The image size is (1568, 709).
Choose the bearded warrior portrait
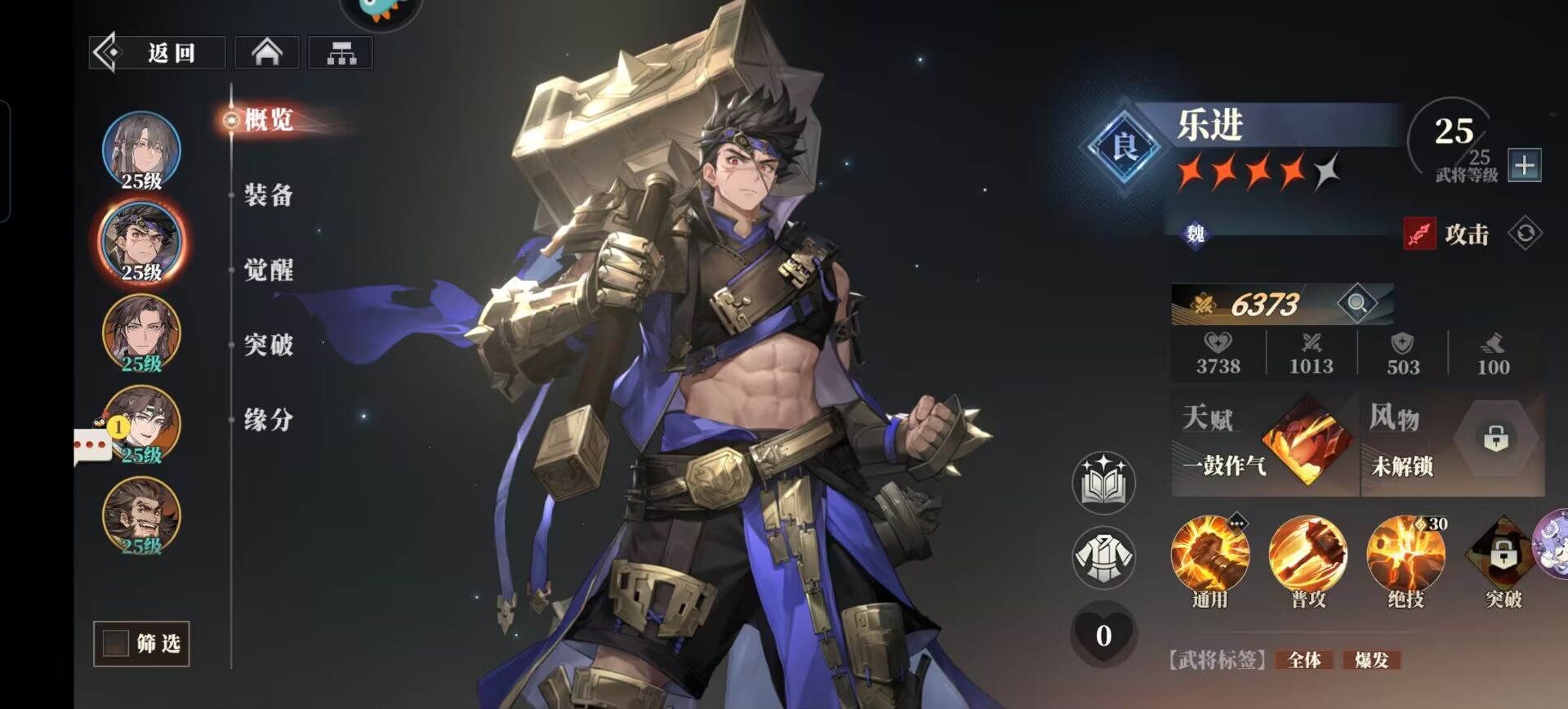pos(141,515)
